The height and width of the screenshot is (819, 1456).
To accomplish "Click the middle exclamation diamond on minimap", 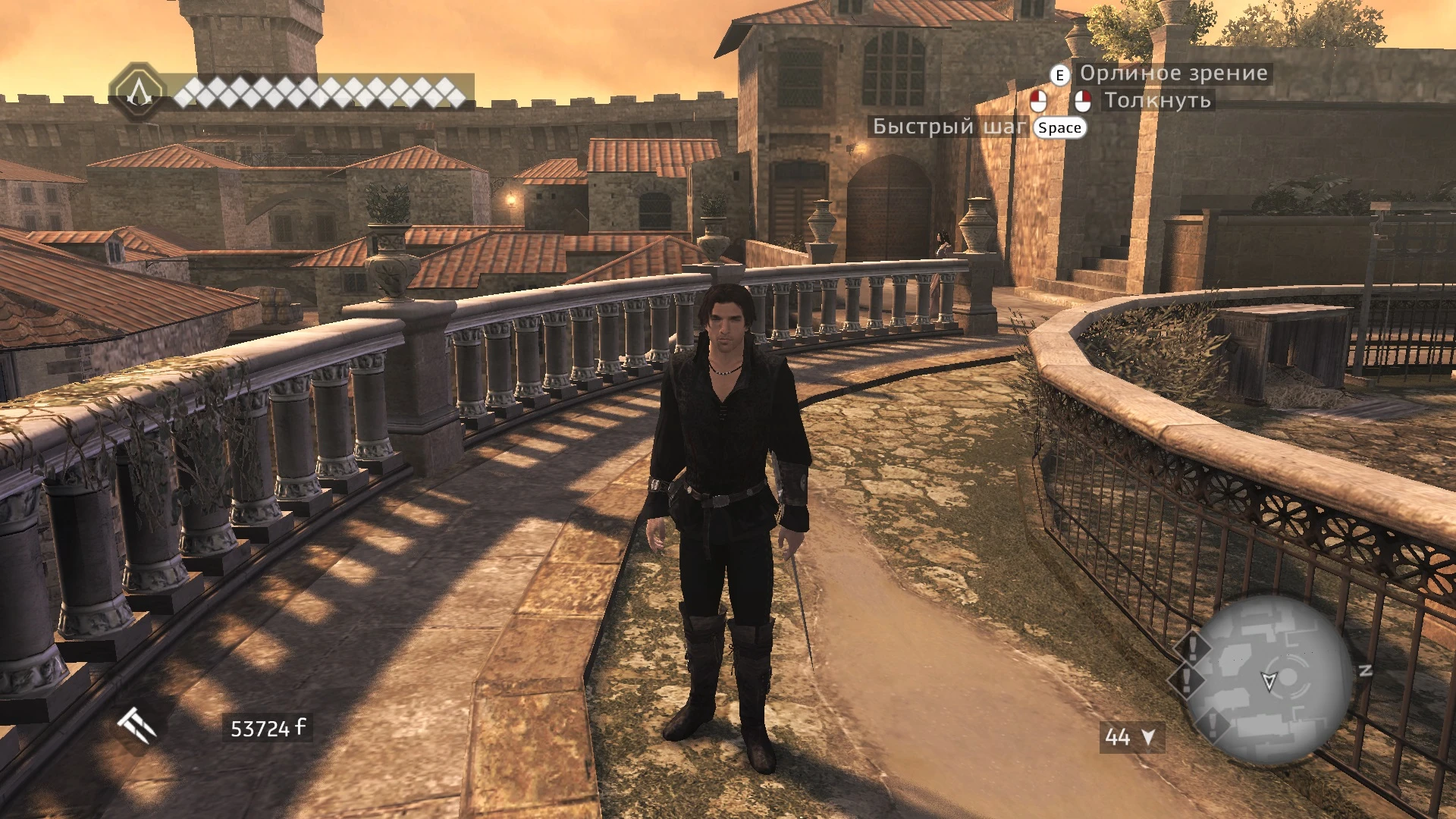I will [x=1185, y=679].
